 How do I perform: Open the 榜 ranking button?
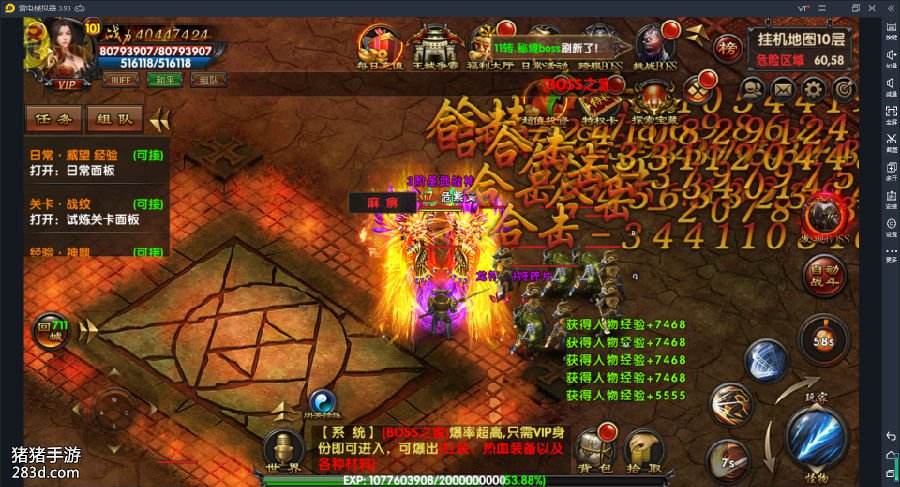(727, 46)
